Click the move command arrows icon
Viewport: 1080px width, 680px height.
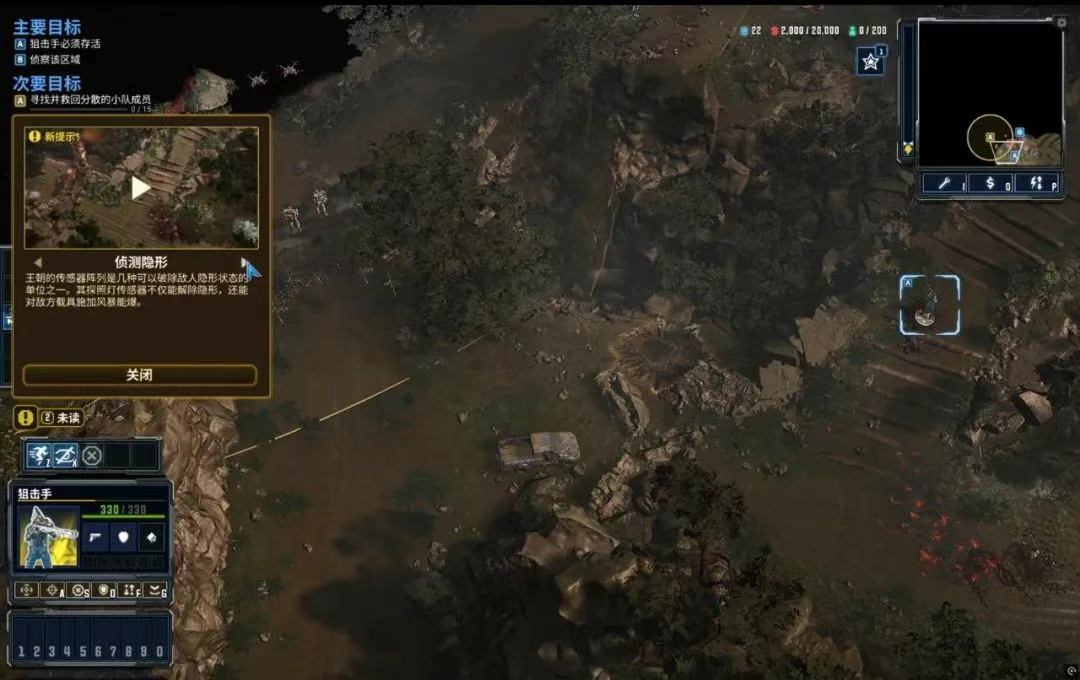pyautogui.click(x=28, y=590)
